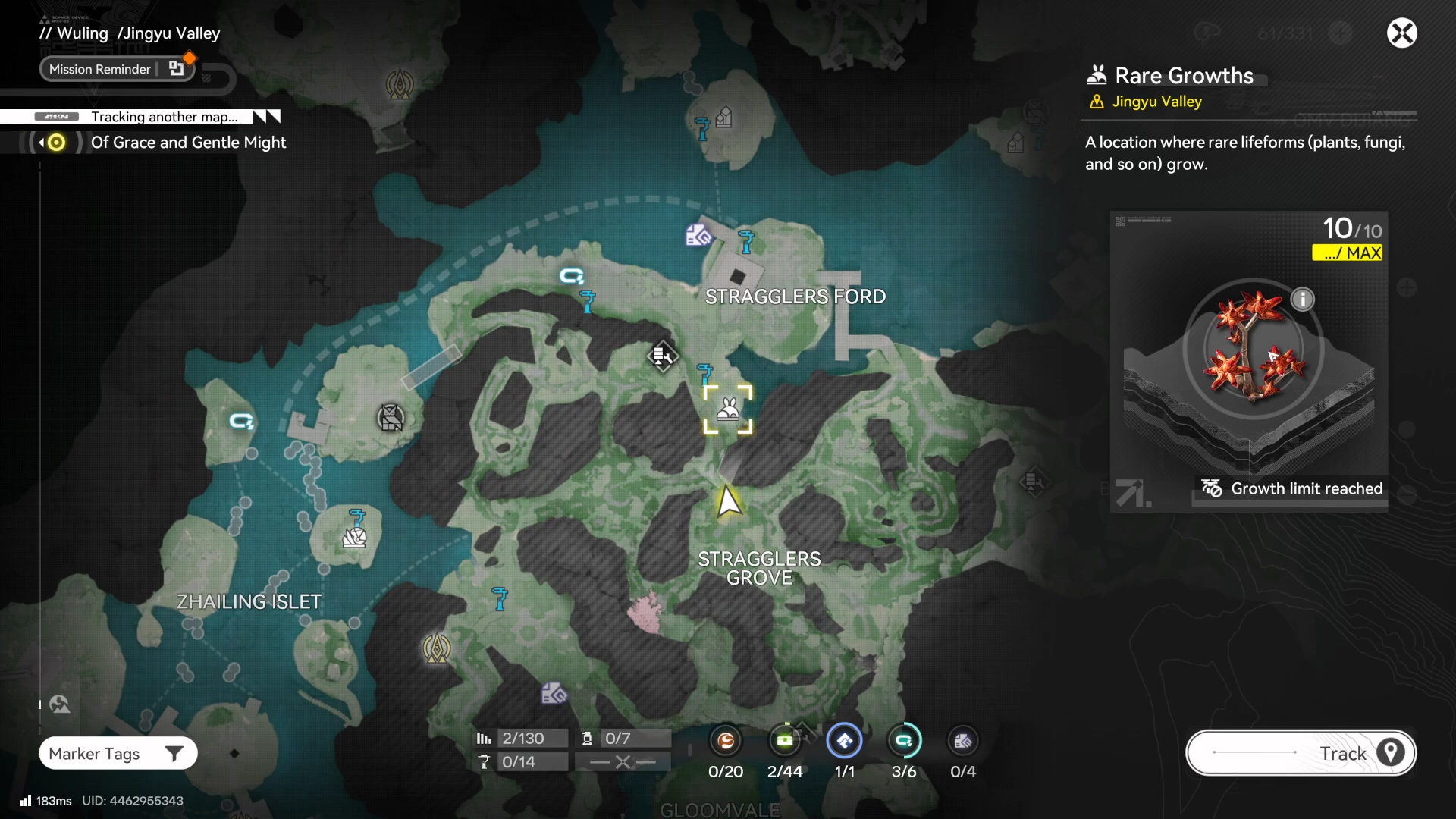Screen dimensions: 1456x819
Task: Toggle the teal filter showing 3/6
Action: [x=904, y=741]
